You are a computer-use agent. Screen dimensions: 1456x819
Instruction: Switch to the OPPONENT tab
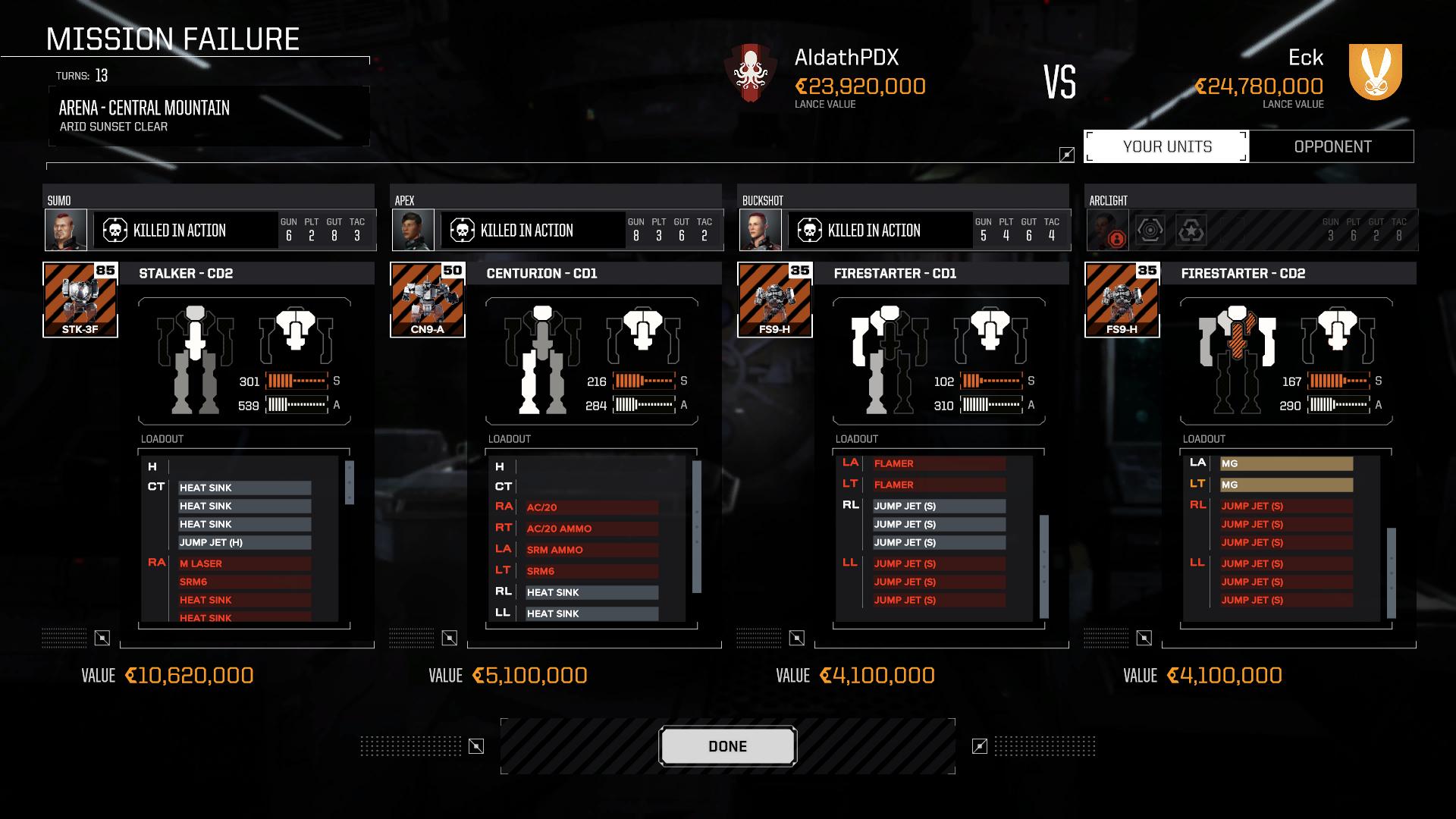pyautogui.click(x=1332, y=146)
